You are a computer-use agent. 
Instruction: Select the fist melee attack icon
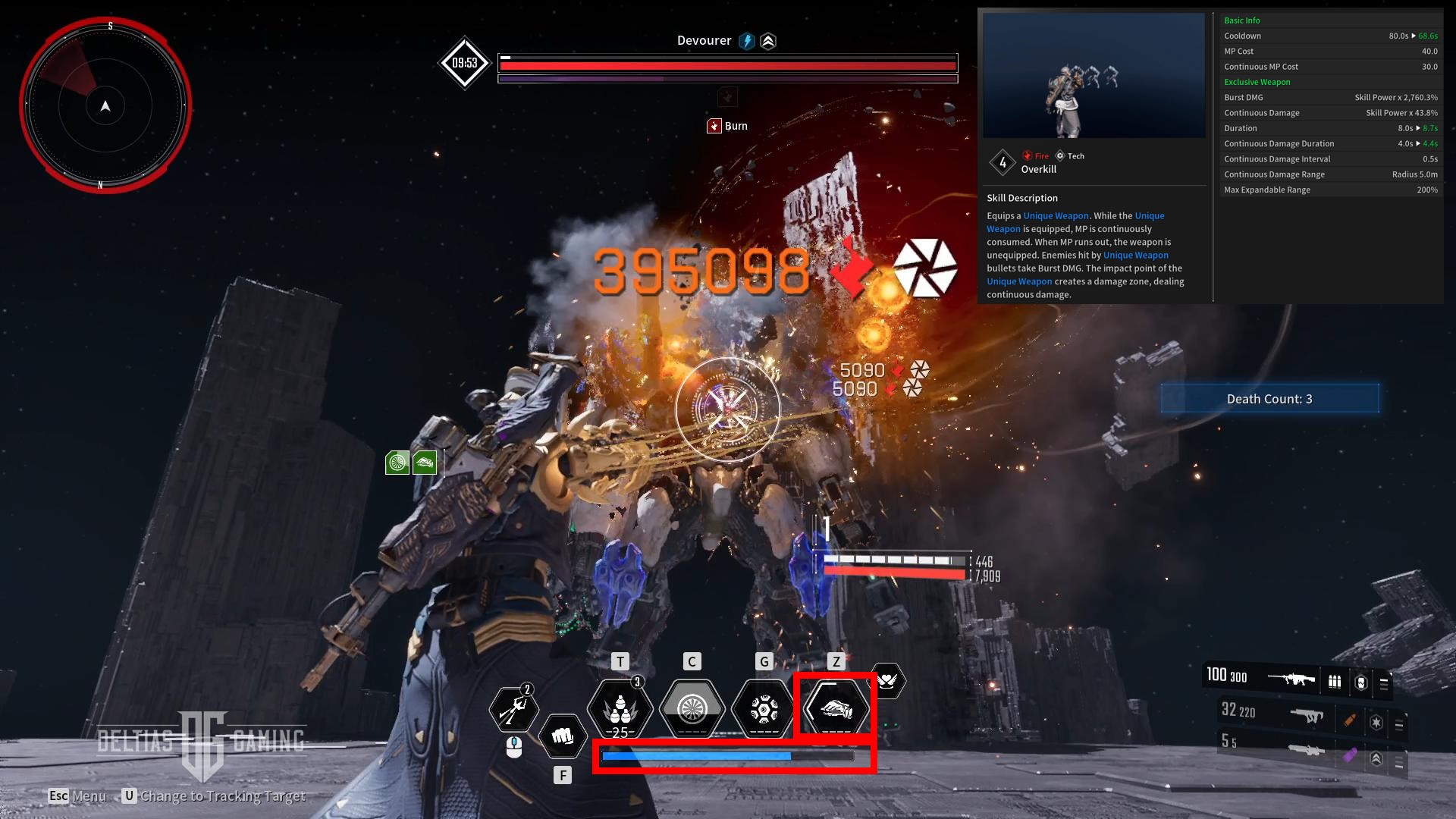click(x=562, y=736)
